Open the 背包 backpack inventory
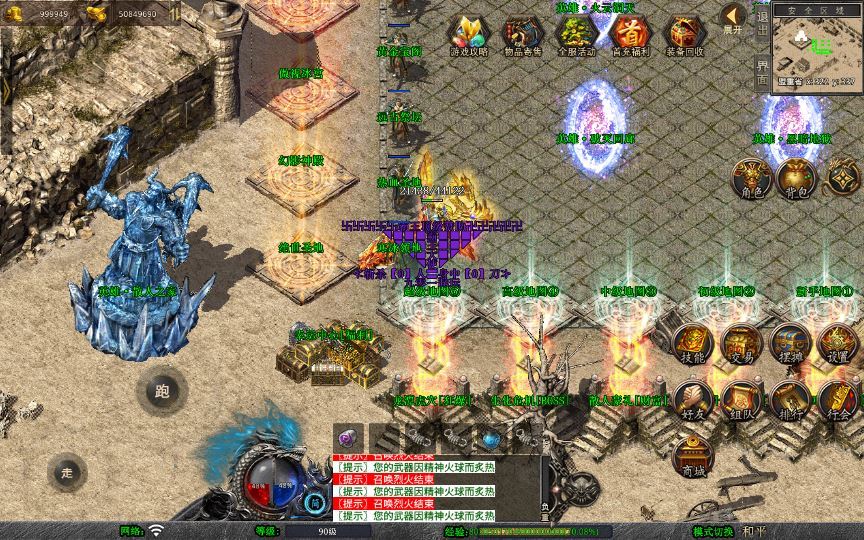864x540 pixels. [x=796, y=178]
